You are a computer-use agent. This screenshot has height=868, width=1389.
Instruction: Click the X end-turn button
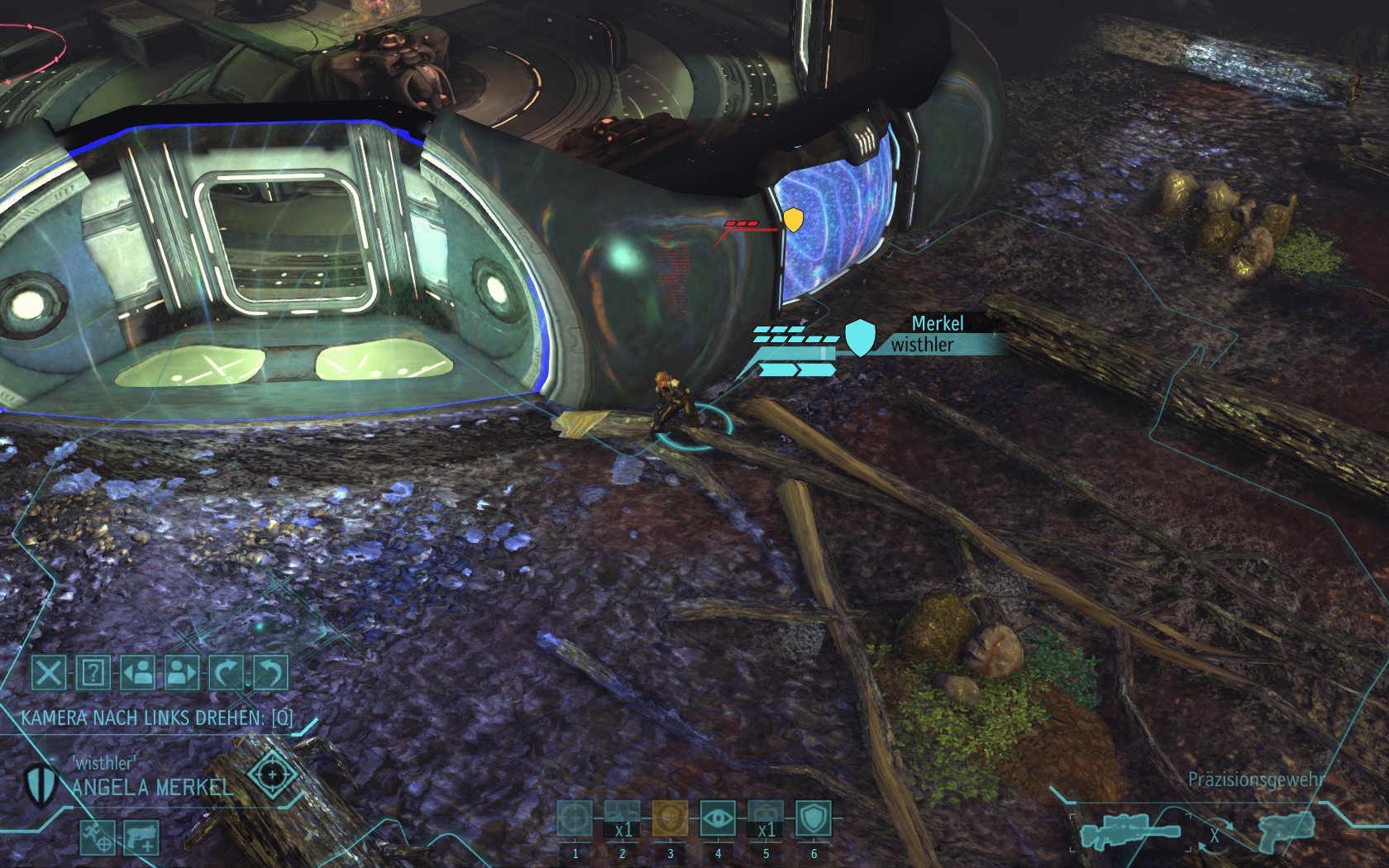pos(49,673)
